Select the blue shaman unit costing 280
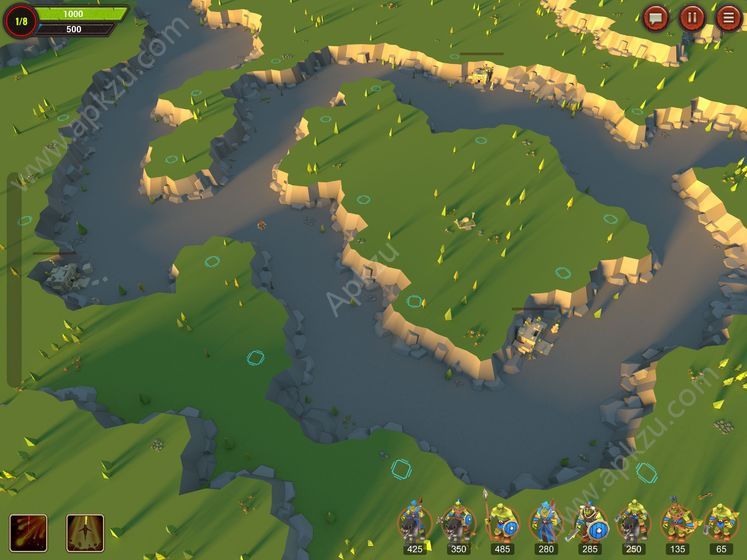This screenshot has height=560, width=747. (x=545, y=524)
